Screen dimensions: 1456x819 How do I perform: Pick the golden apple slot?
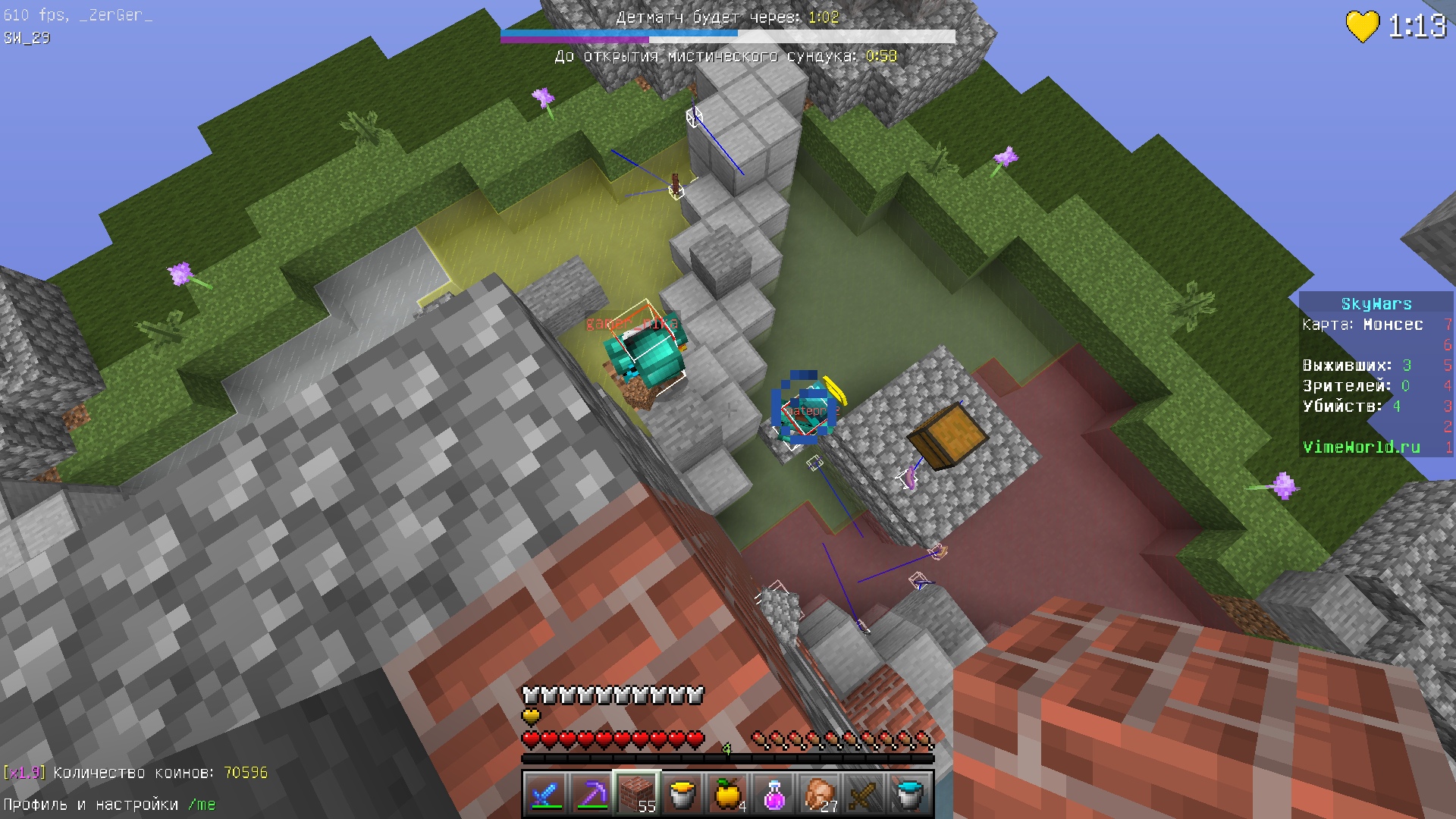(727, 794)
